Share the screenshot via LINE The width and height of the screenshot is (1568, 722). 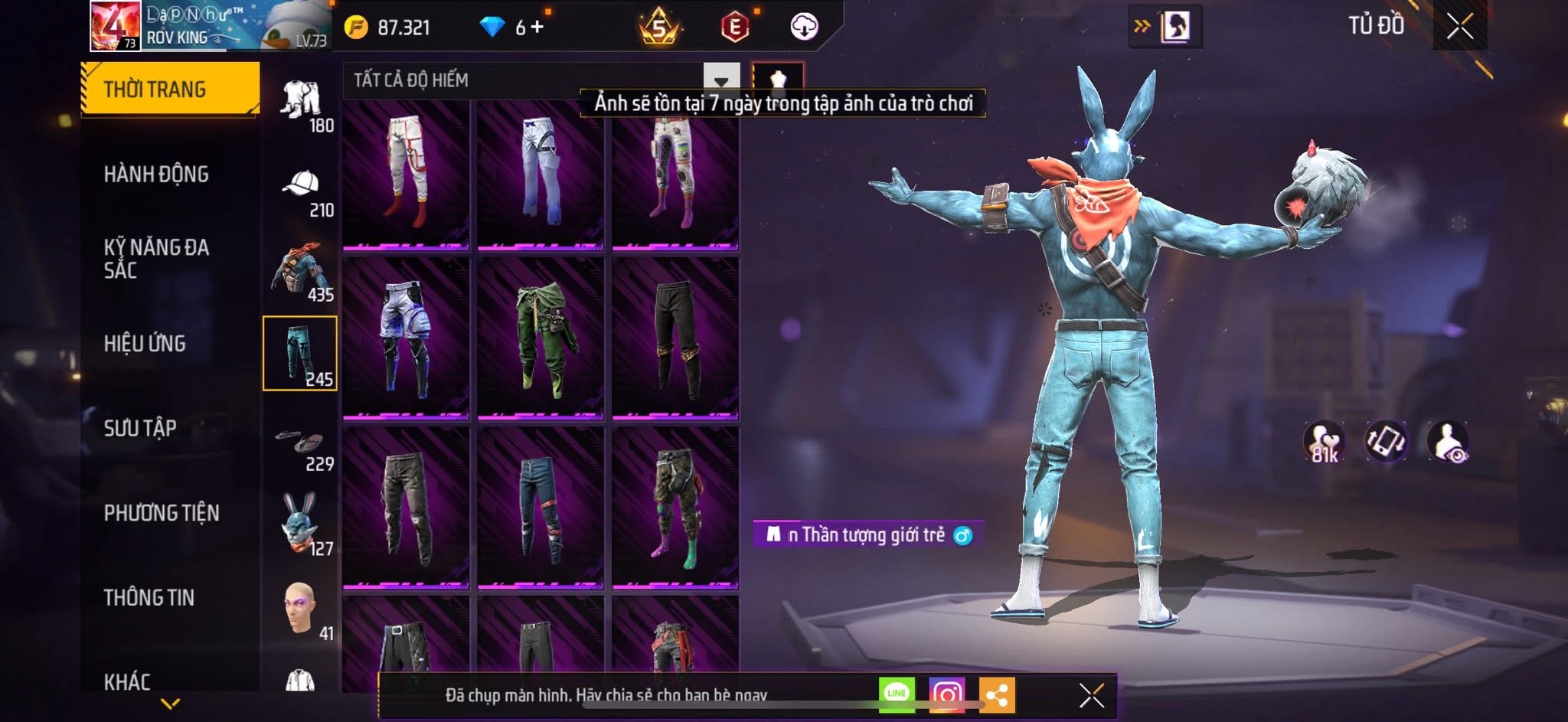pos(897,694)
